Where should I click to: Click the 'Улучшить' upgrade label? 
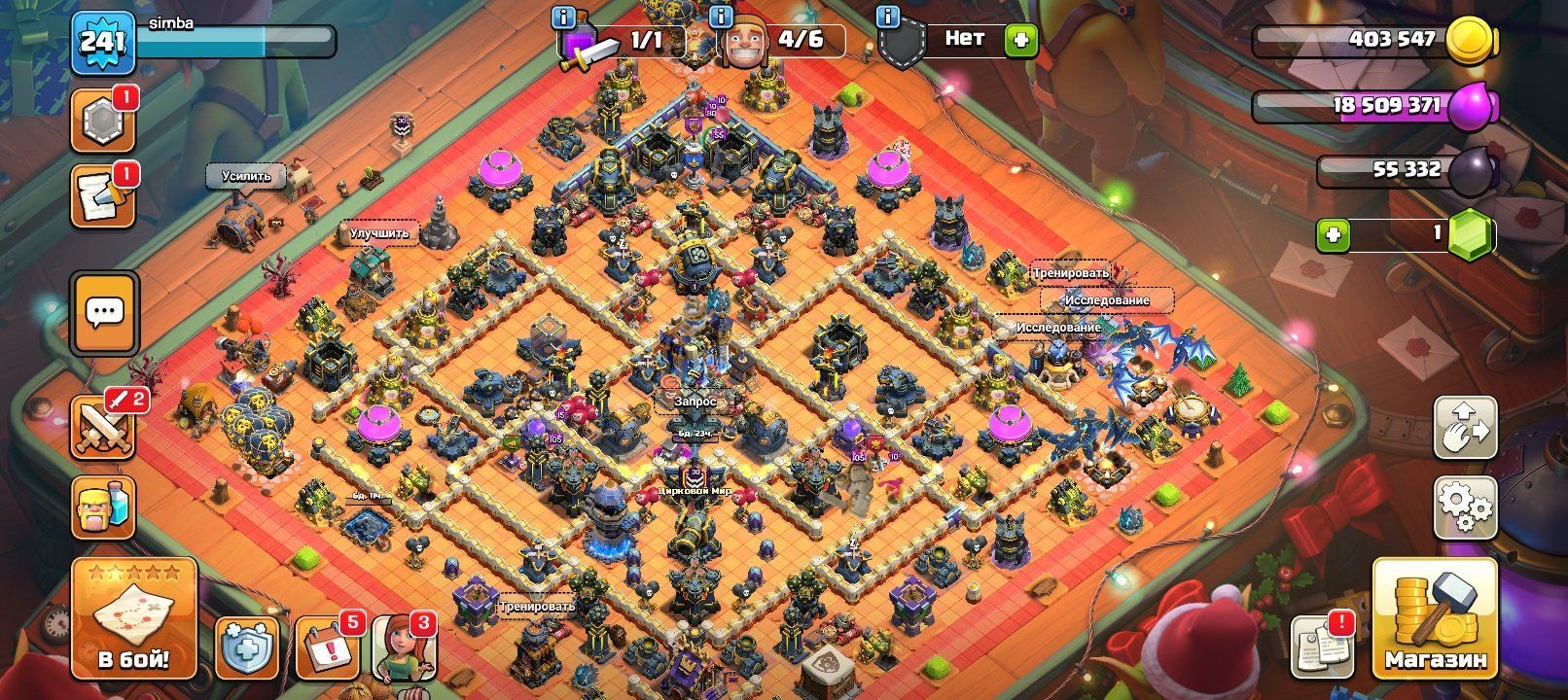(x=379, y=233)
